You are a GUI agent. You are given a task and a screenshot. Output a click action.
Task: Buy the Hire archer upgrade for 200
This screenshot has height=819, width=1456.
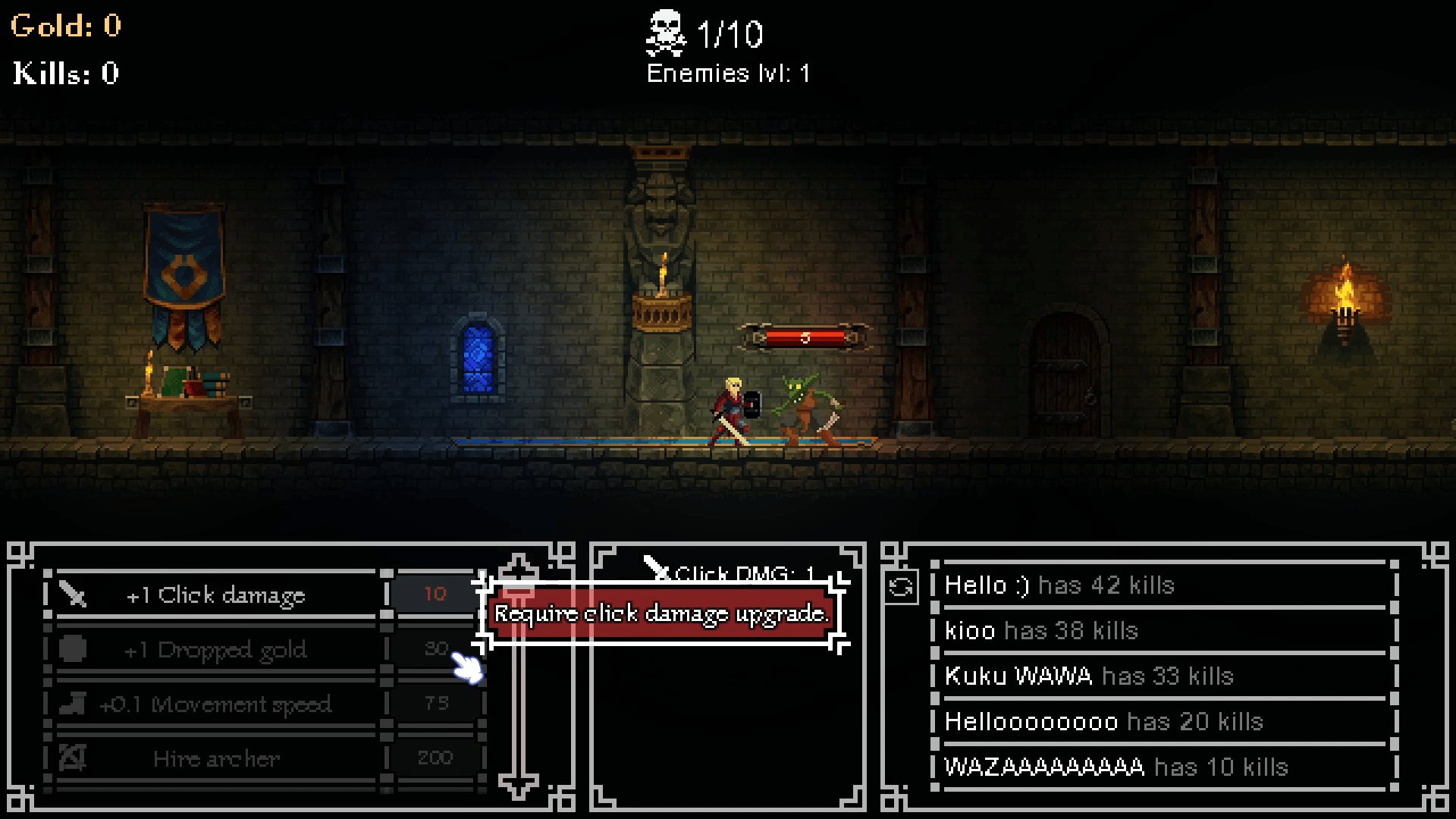tap(216, 758)
